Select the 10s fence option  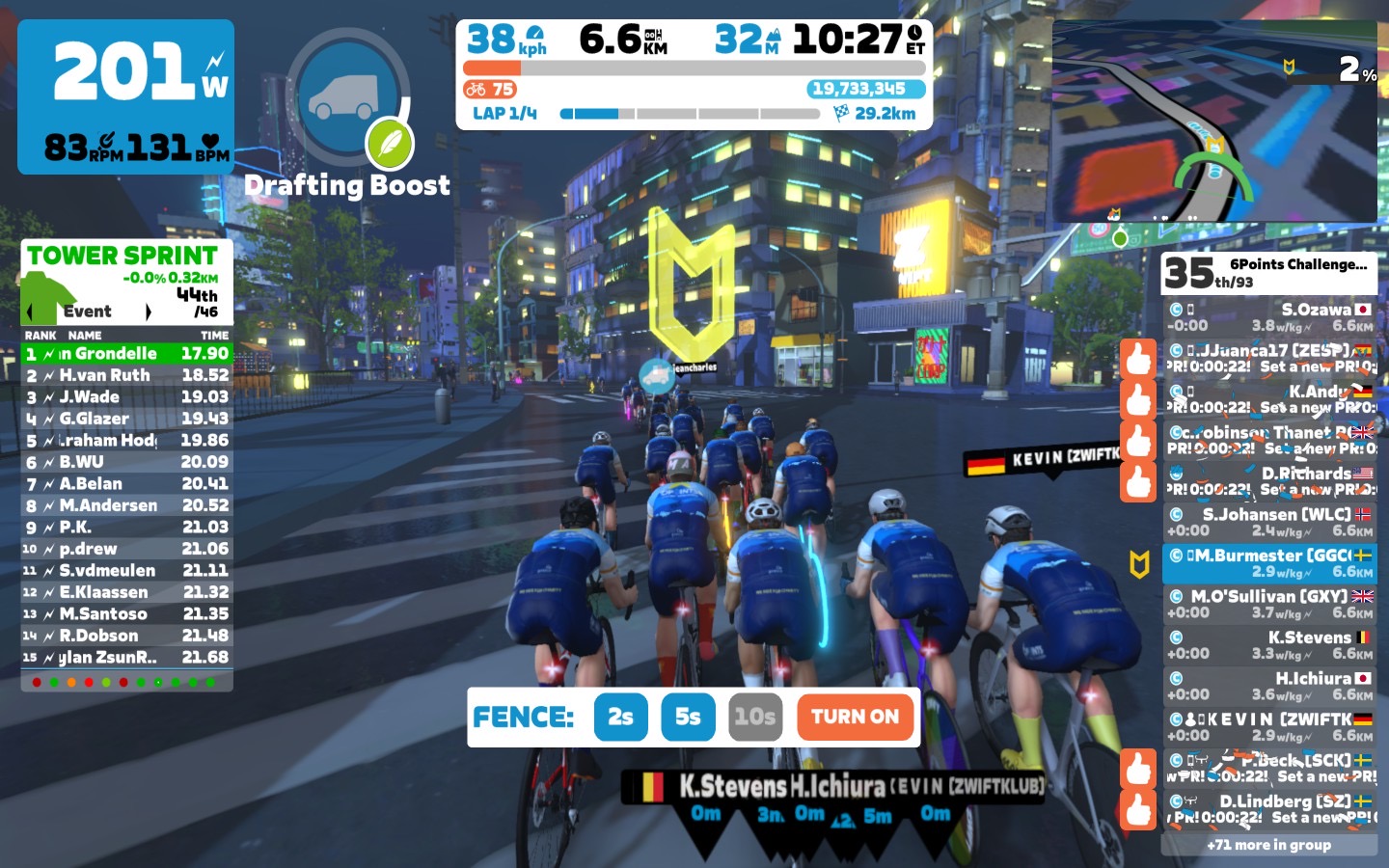[754, 717]
